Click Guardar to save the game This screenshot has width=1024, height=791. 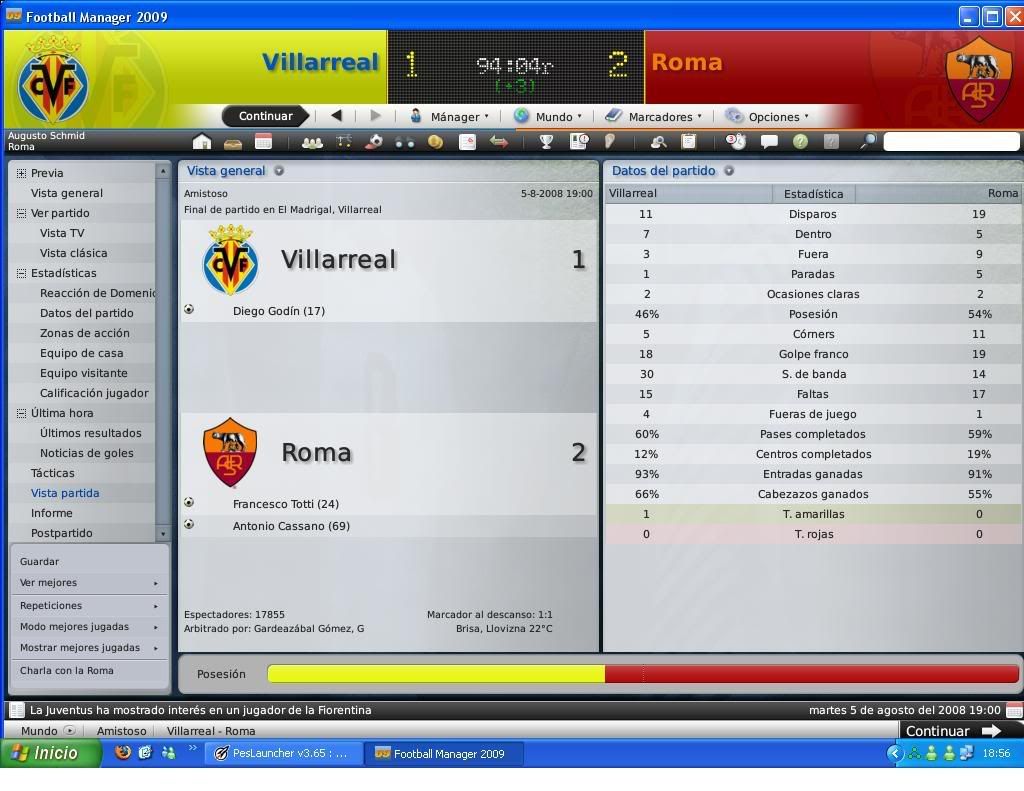tap(40, 562)
